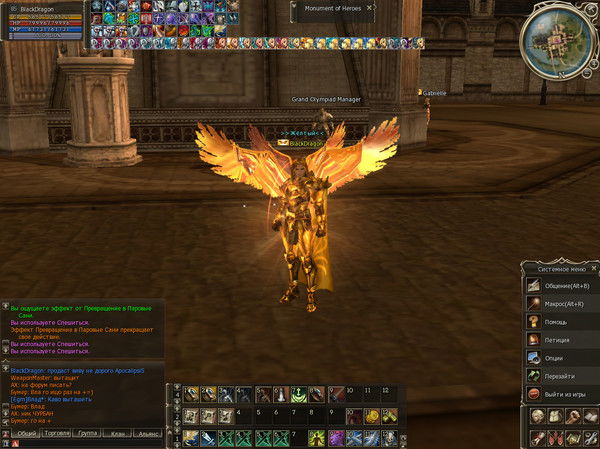Image resolution: width=600 pixels, height=449 pixels.
Task: Open the Макрос macro menu entry
Action: pyautogui.click(x=562, y=304)
